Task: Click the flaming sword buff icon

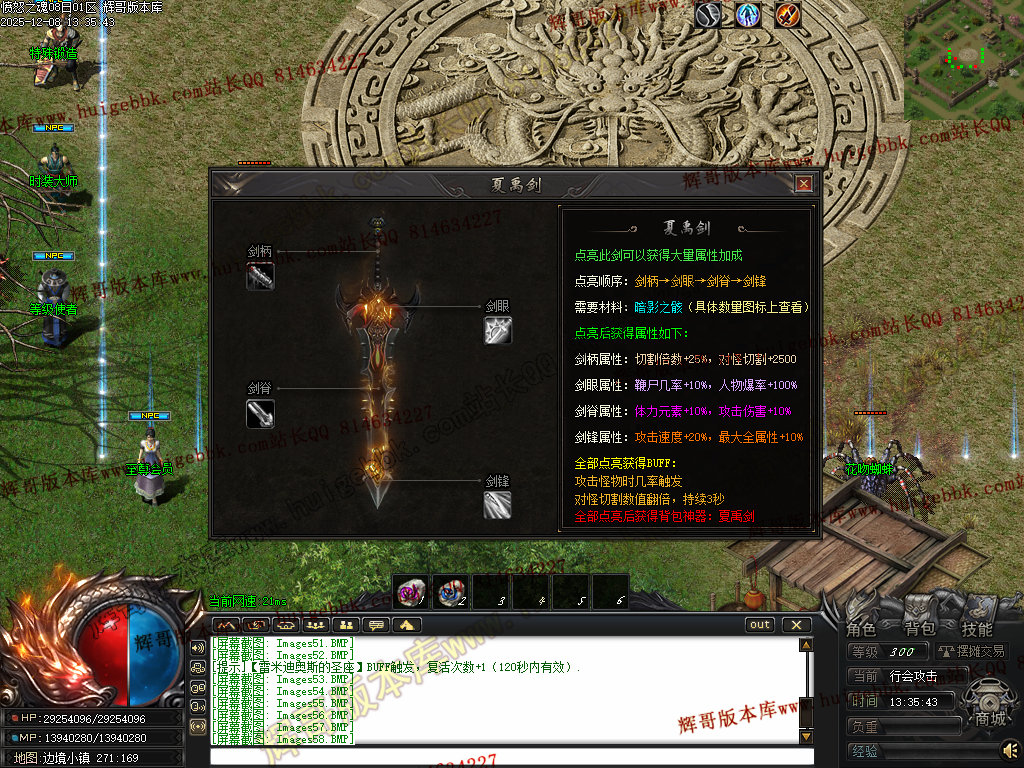Action: click(788, 15)
